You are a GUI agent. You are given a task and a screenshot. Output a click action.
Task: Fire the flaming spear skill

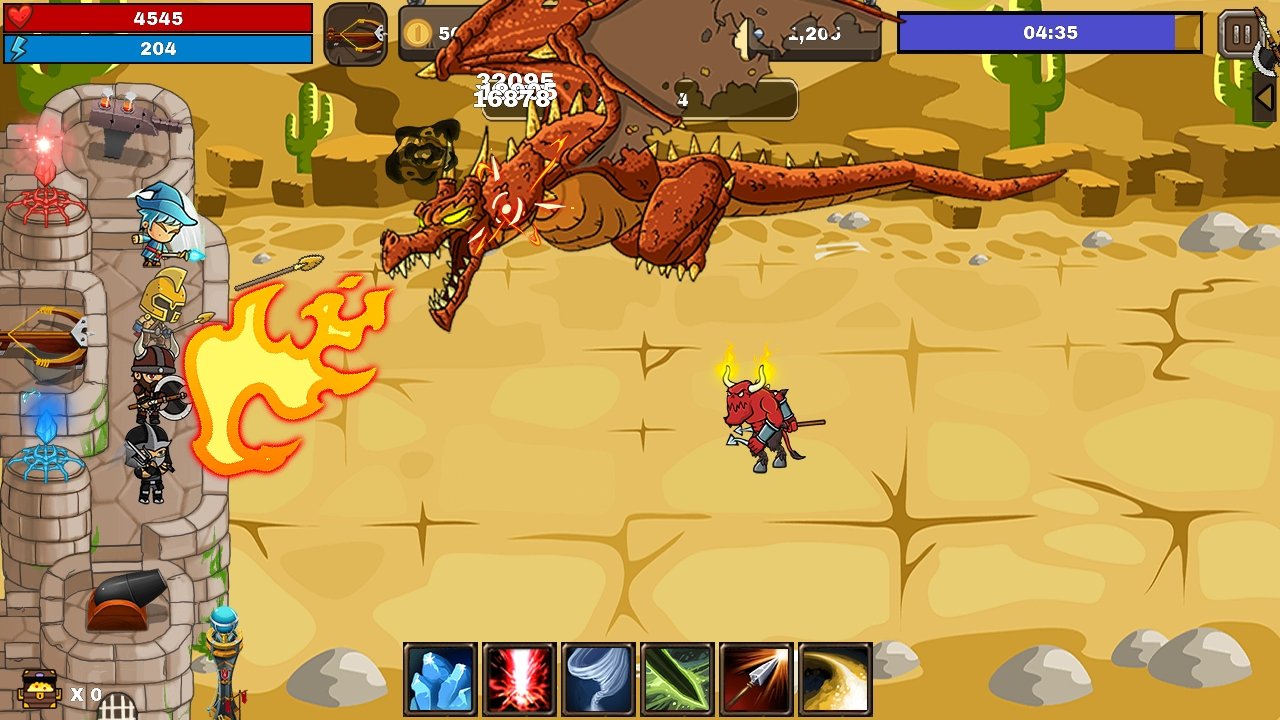(x=756, y=679)
